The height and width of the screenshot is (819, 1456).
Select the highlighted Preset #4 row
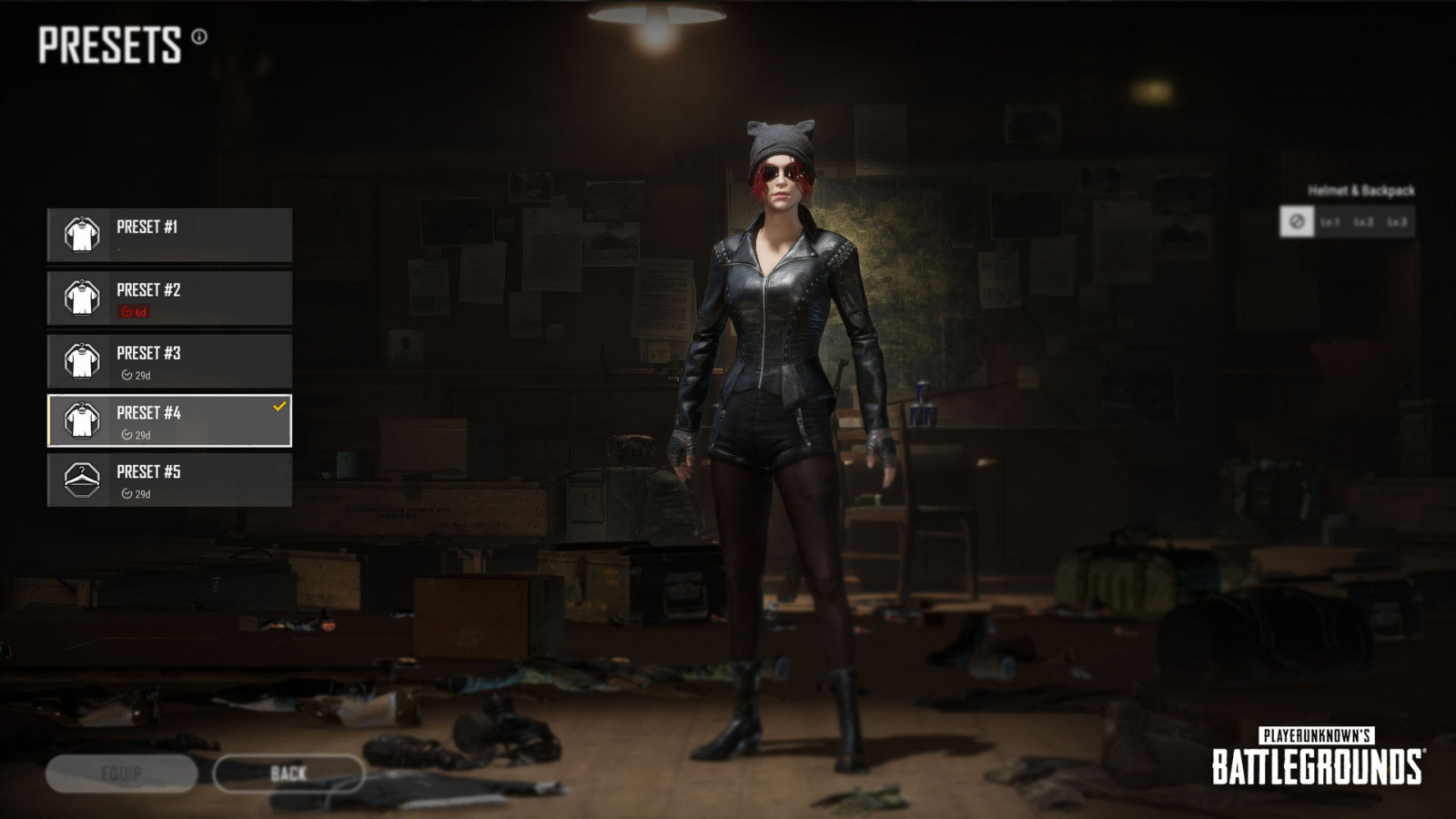[170, 420]
